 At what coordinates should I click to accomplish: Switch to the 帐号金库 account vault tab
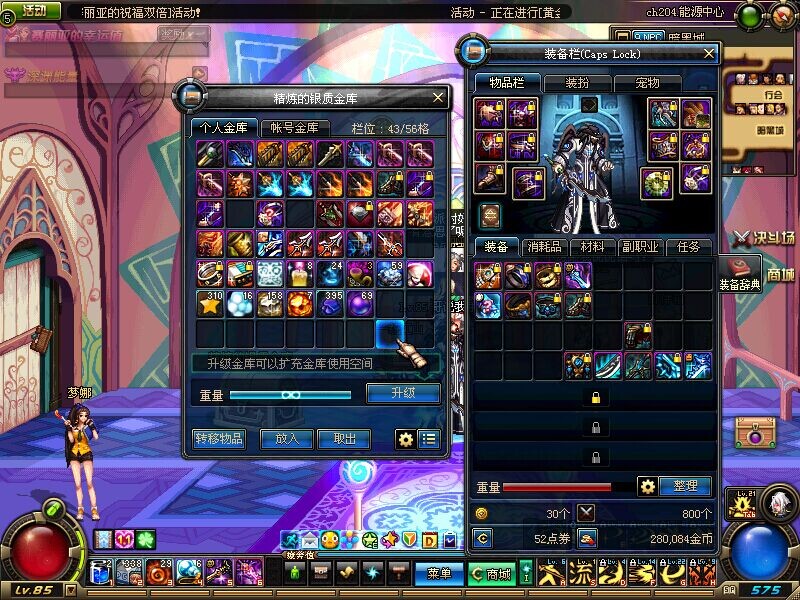pos(295,128)
